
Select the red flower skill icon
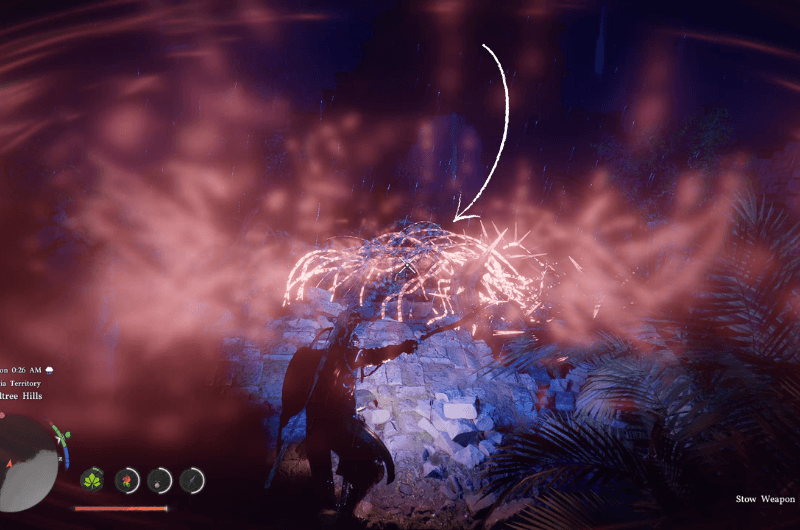tap(127, 480)
